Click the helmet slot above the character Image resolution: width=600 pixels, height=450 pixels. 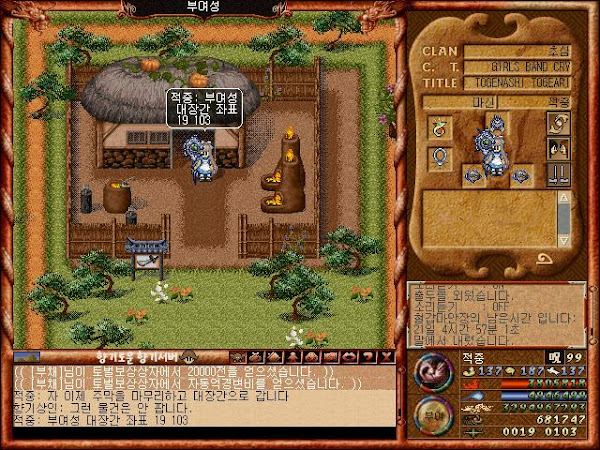[x=497, y=122]
